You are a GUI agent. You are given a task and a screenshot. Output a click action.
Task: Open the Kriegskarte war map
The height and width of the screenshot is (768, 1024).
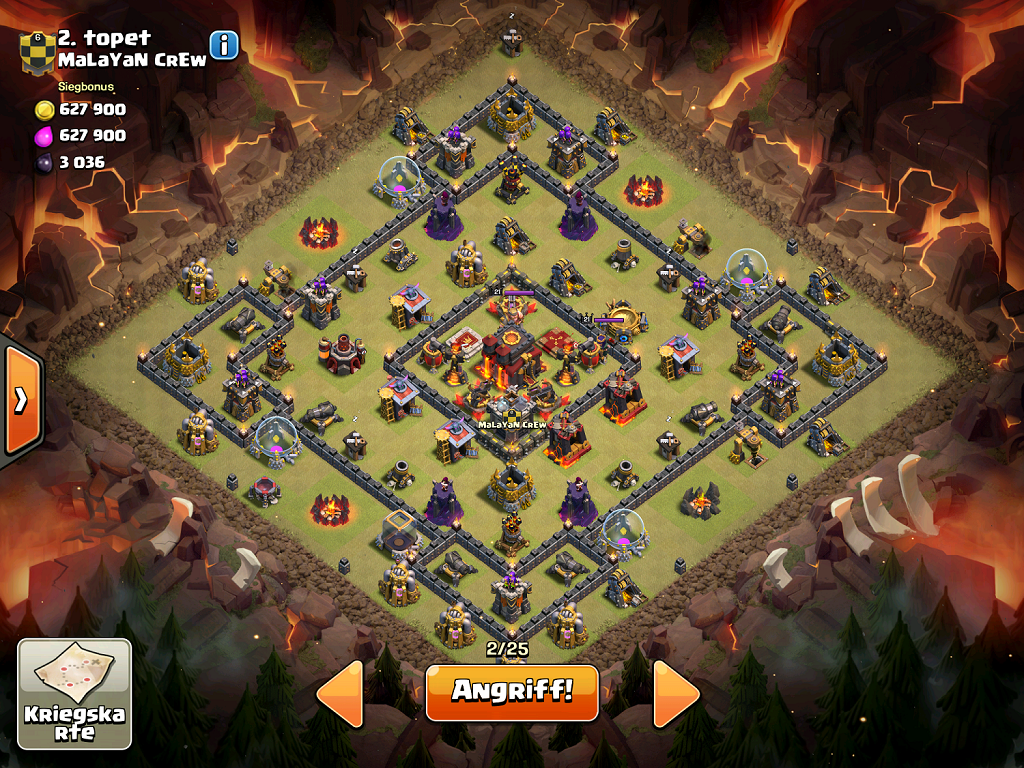[x=75, y=694]
